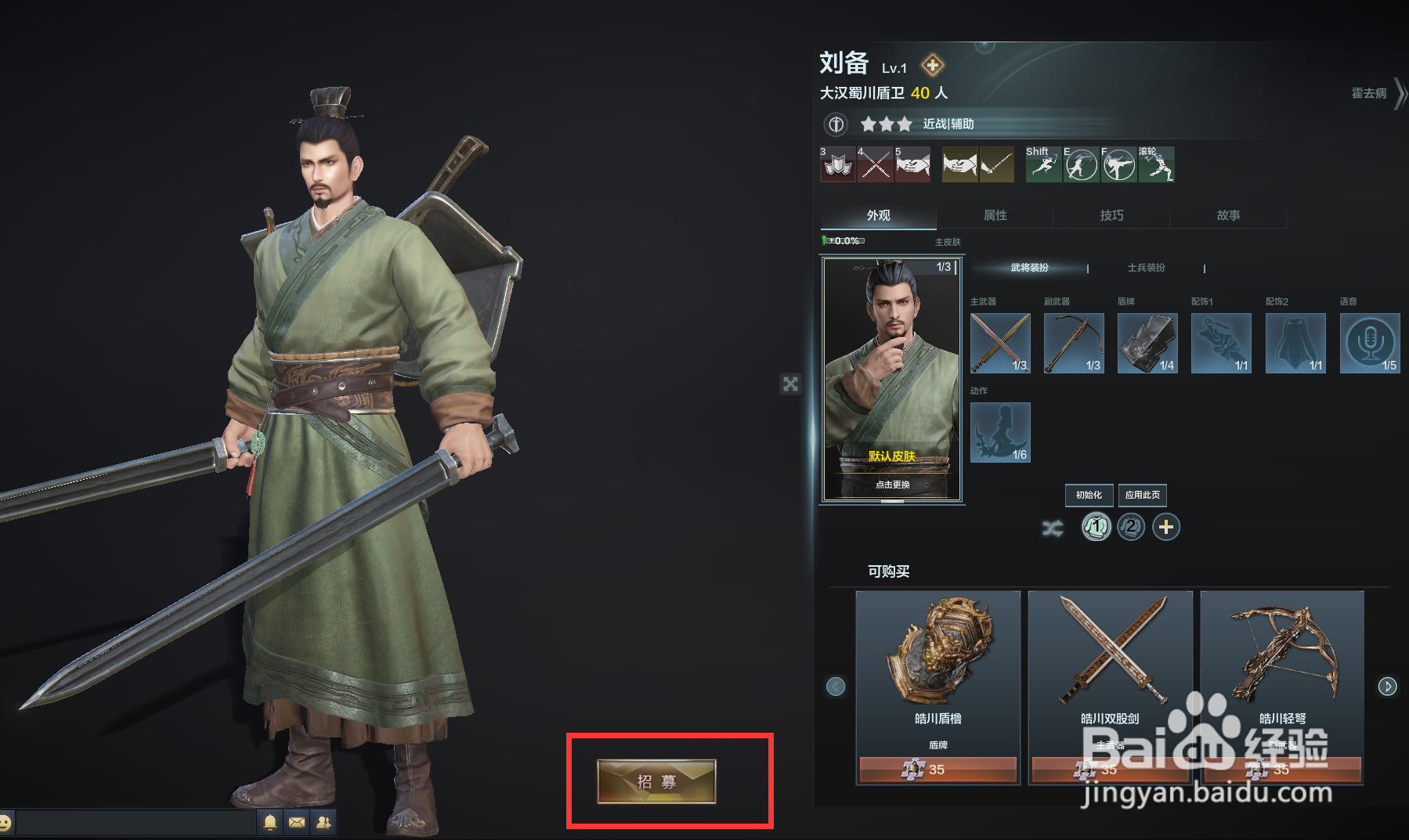
Task: Open the 语音 microphone voice icon
Action: click(1369, 343)
